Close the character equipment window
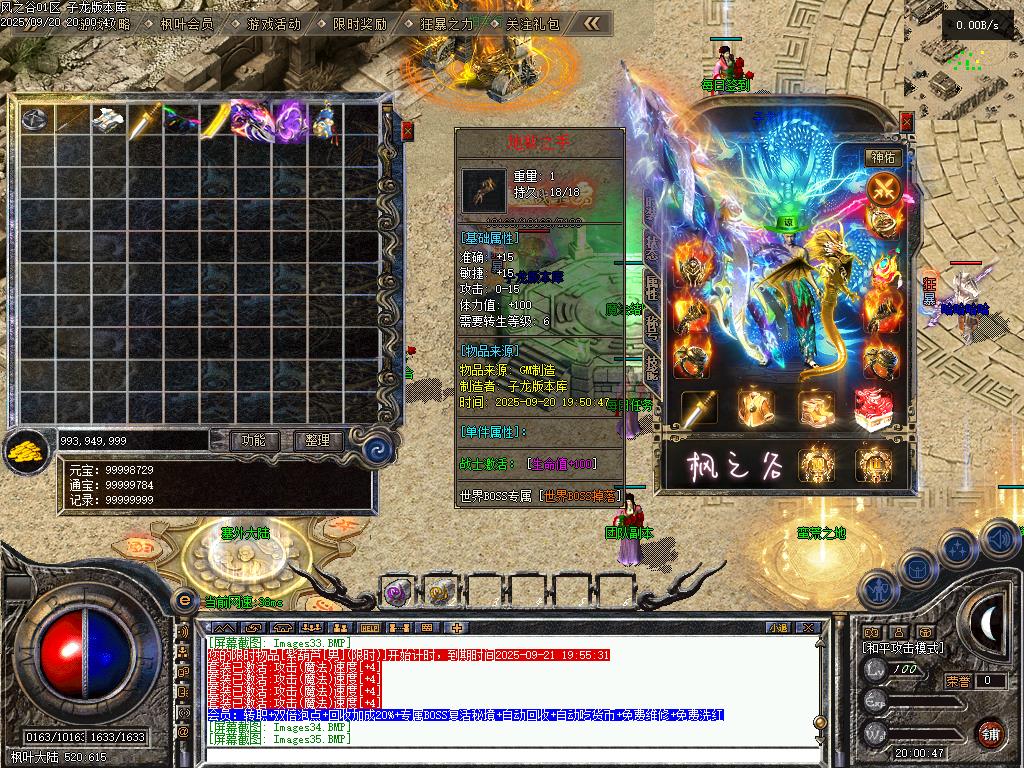The image size is (1024, 768). pos(906,121)
